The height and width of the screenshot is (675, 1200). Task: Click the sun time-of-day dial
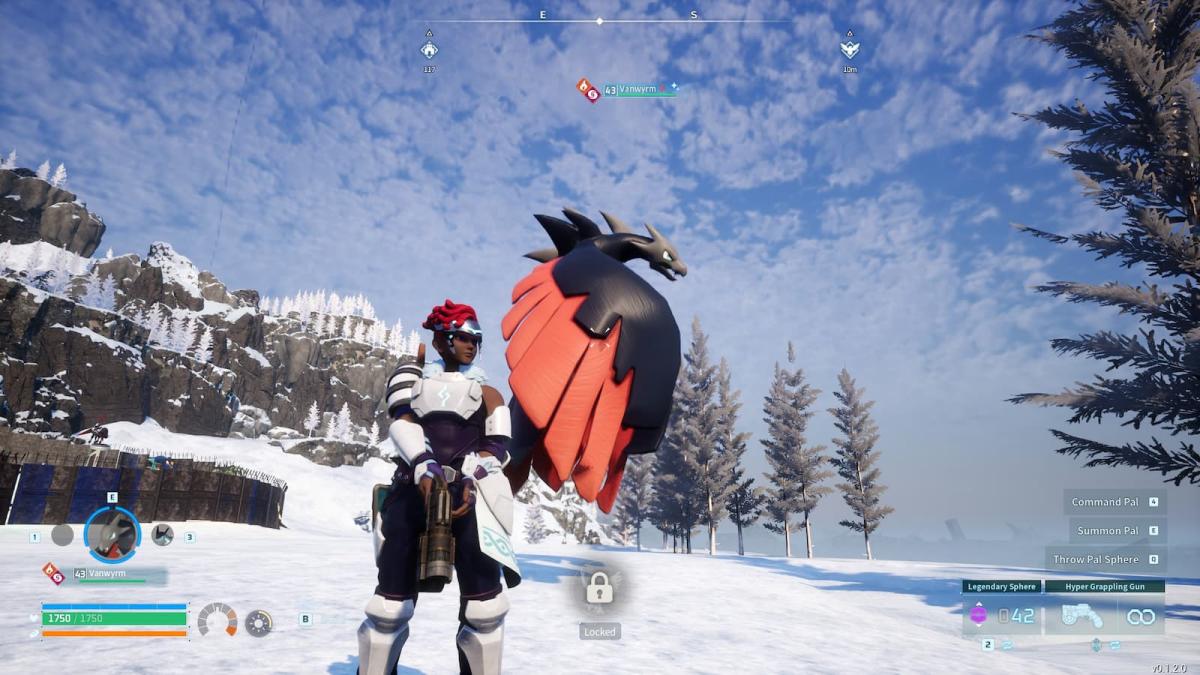pyautogui.click(x=258, y=622)
